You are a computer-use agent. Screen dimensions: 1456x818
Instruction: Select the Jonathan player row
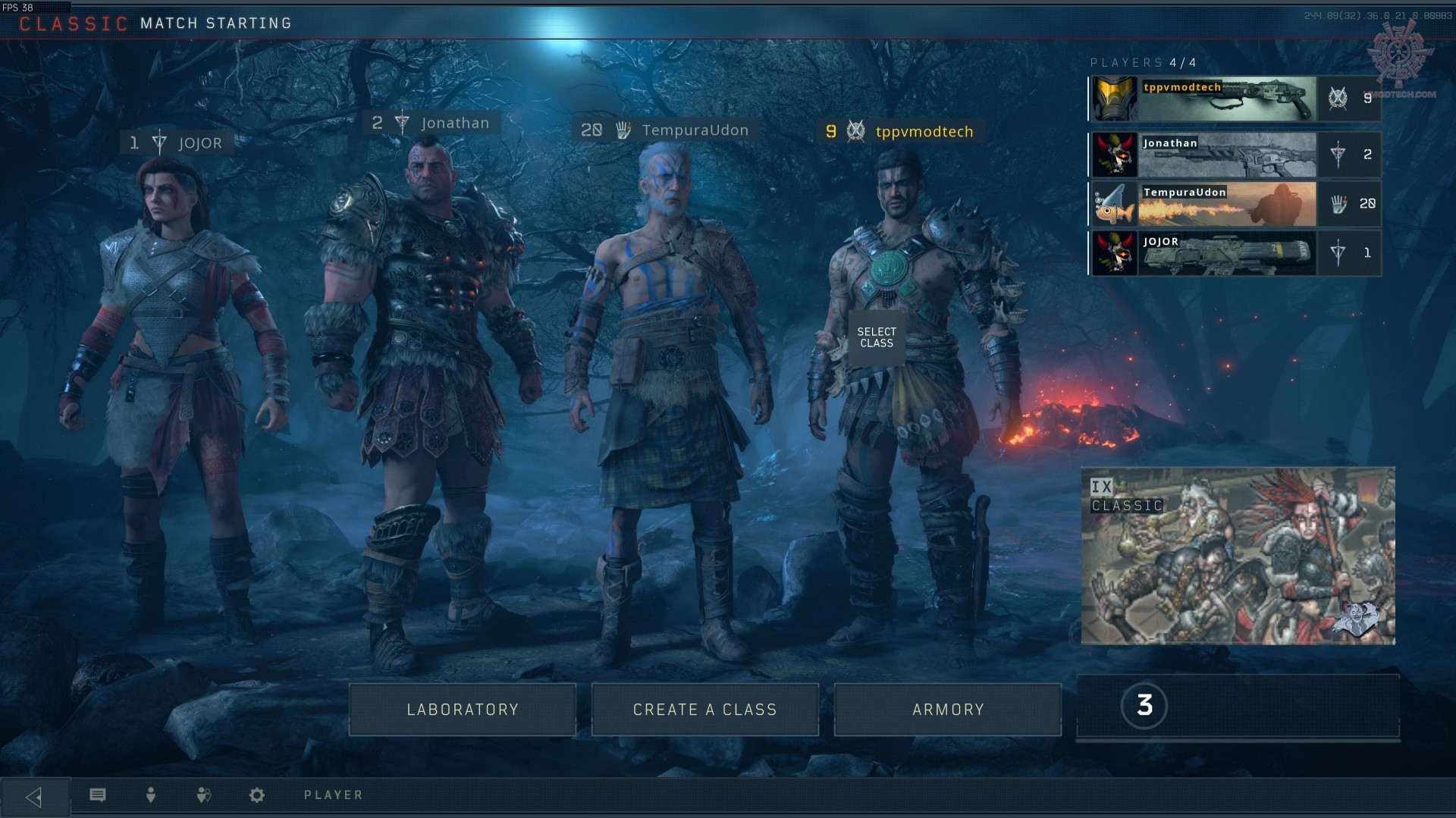coord(1235,155)
